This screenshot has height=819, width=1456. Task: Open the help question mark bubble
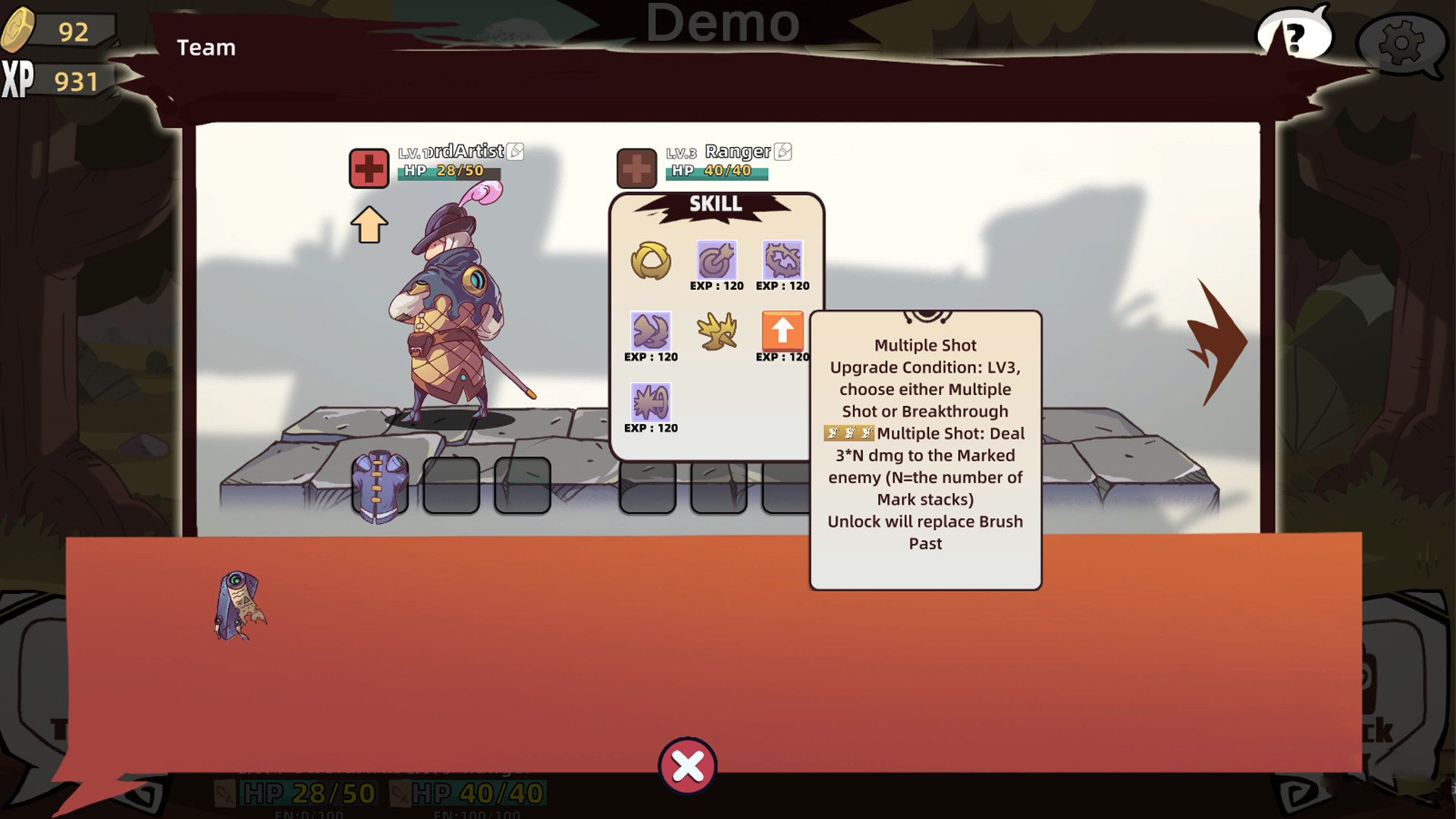(1295, 36)
